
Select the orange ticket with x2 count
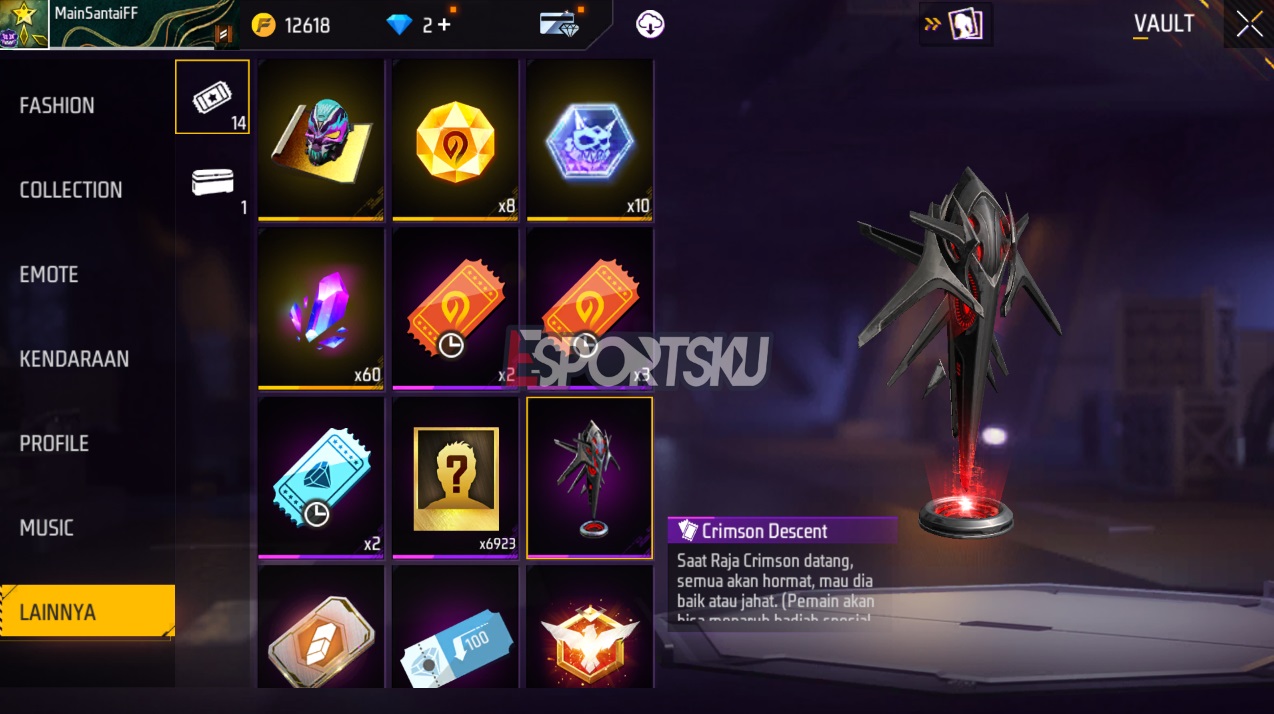pos(455,308)
